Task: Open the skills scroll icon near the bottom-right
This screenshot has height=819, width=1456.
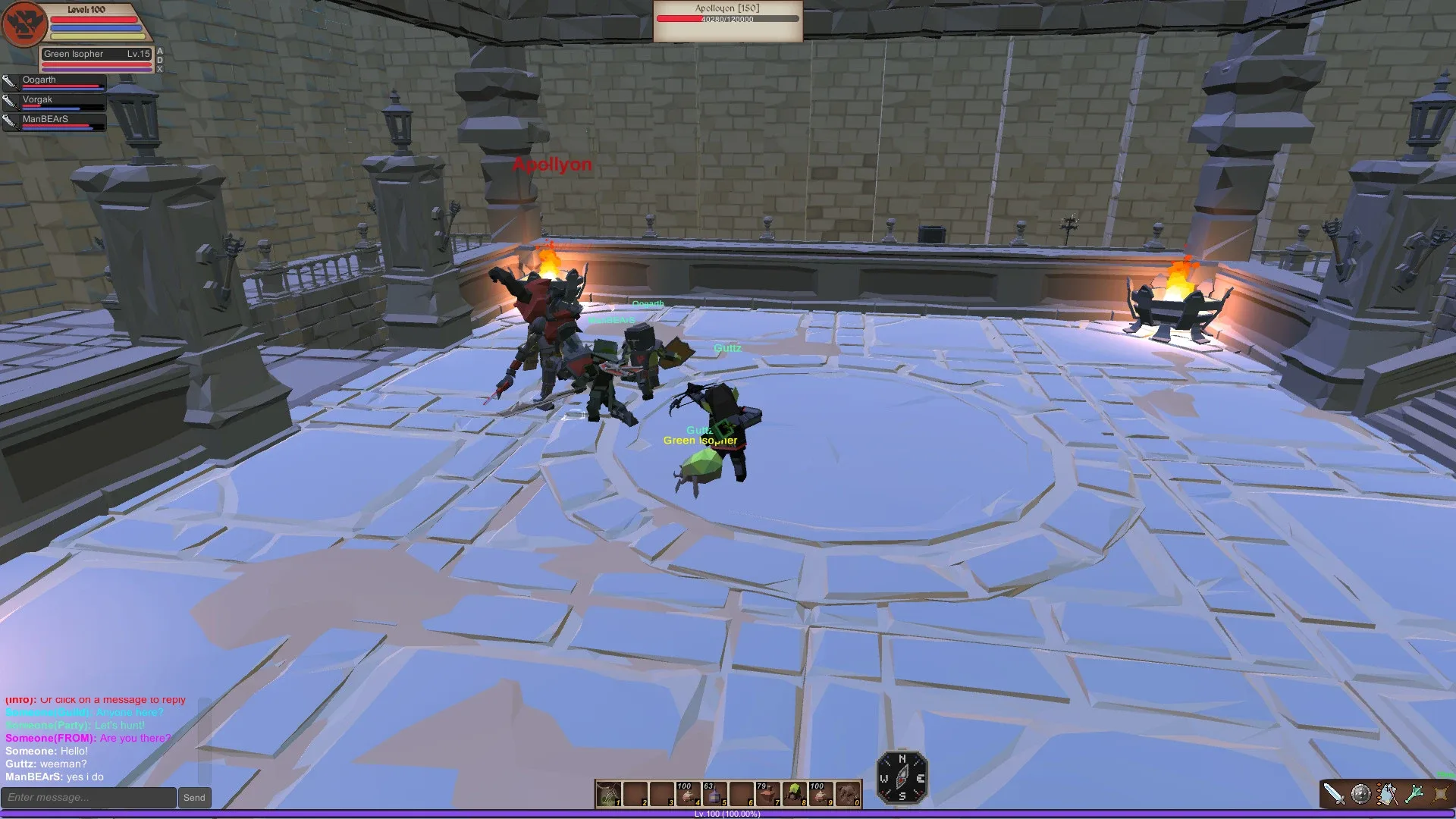Action: pyautogui.click(x=1389, y=792)
